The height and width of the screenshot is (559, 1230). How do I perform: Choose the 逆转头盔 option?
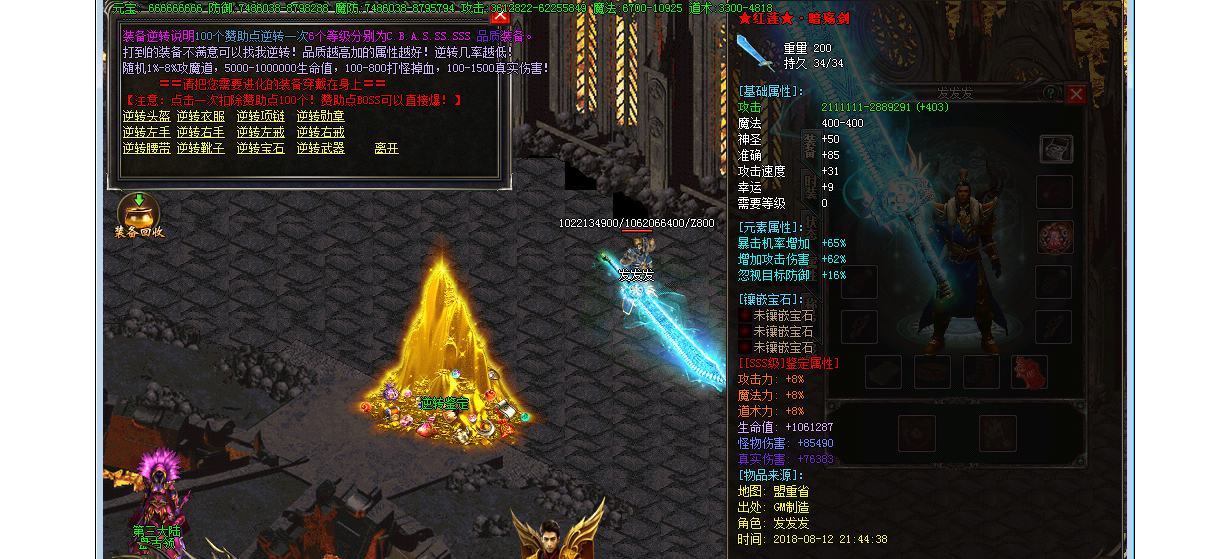tap(146, 116)
